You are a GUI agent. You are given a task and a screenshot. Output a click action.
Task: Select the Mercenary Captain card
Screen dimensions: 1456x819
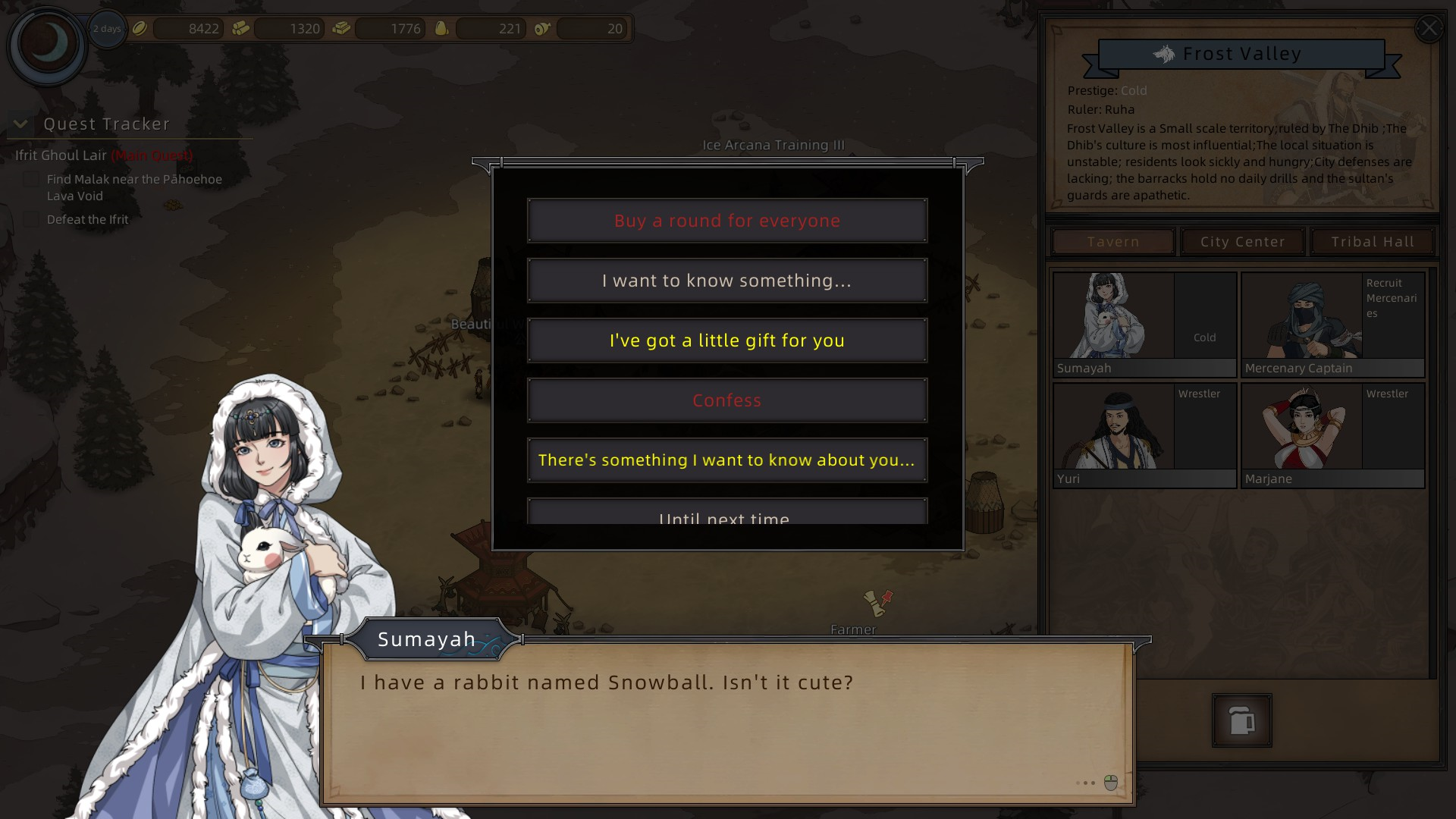pos(1332,325)
